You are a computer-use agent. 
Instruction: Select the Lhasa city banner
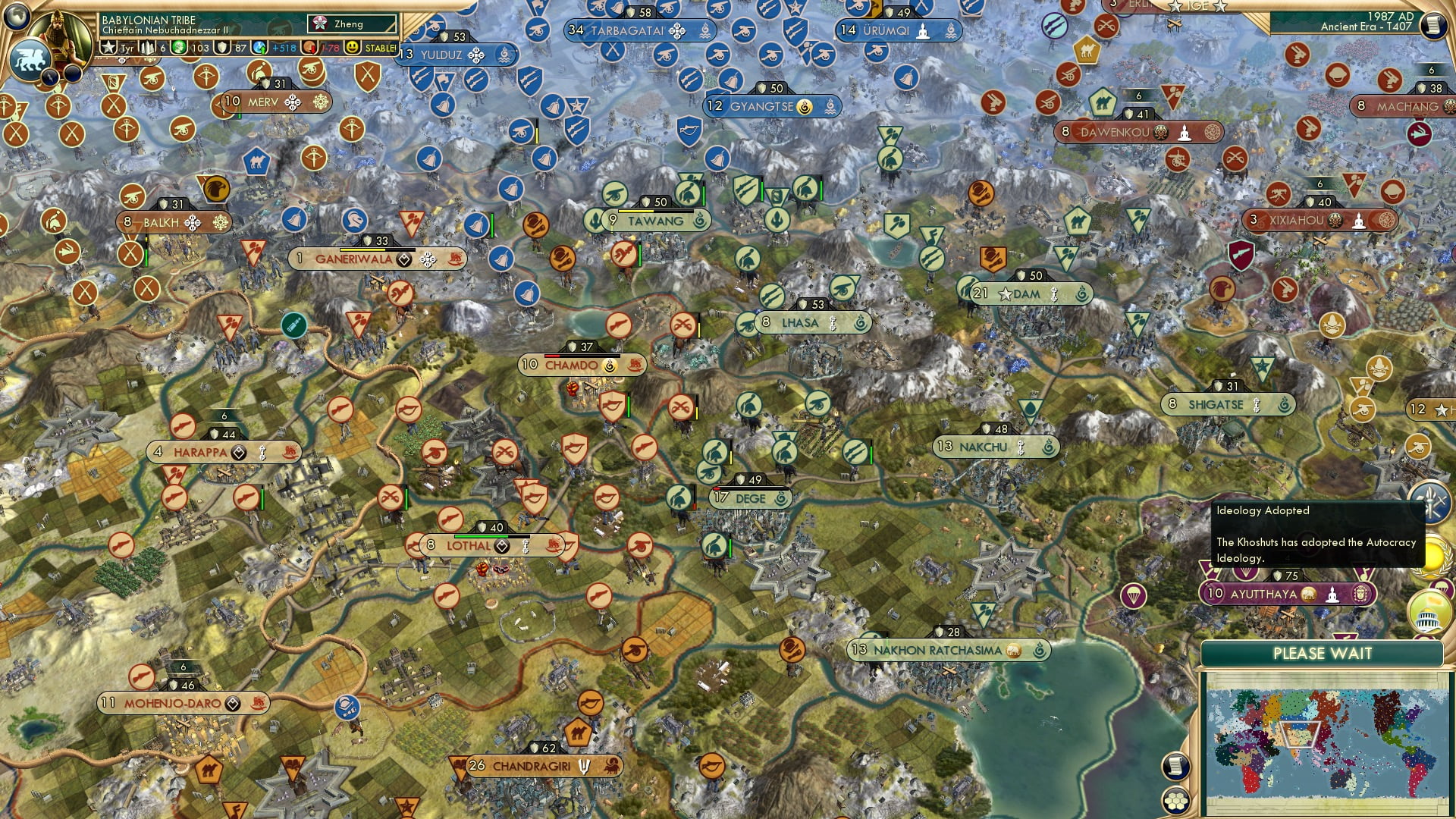coord(804,322)
